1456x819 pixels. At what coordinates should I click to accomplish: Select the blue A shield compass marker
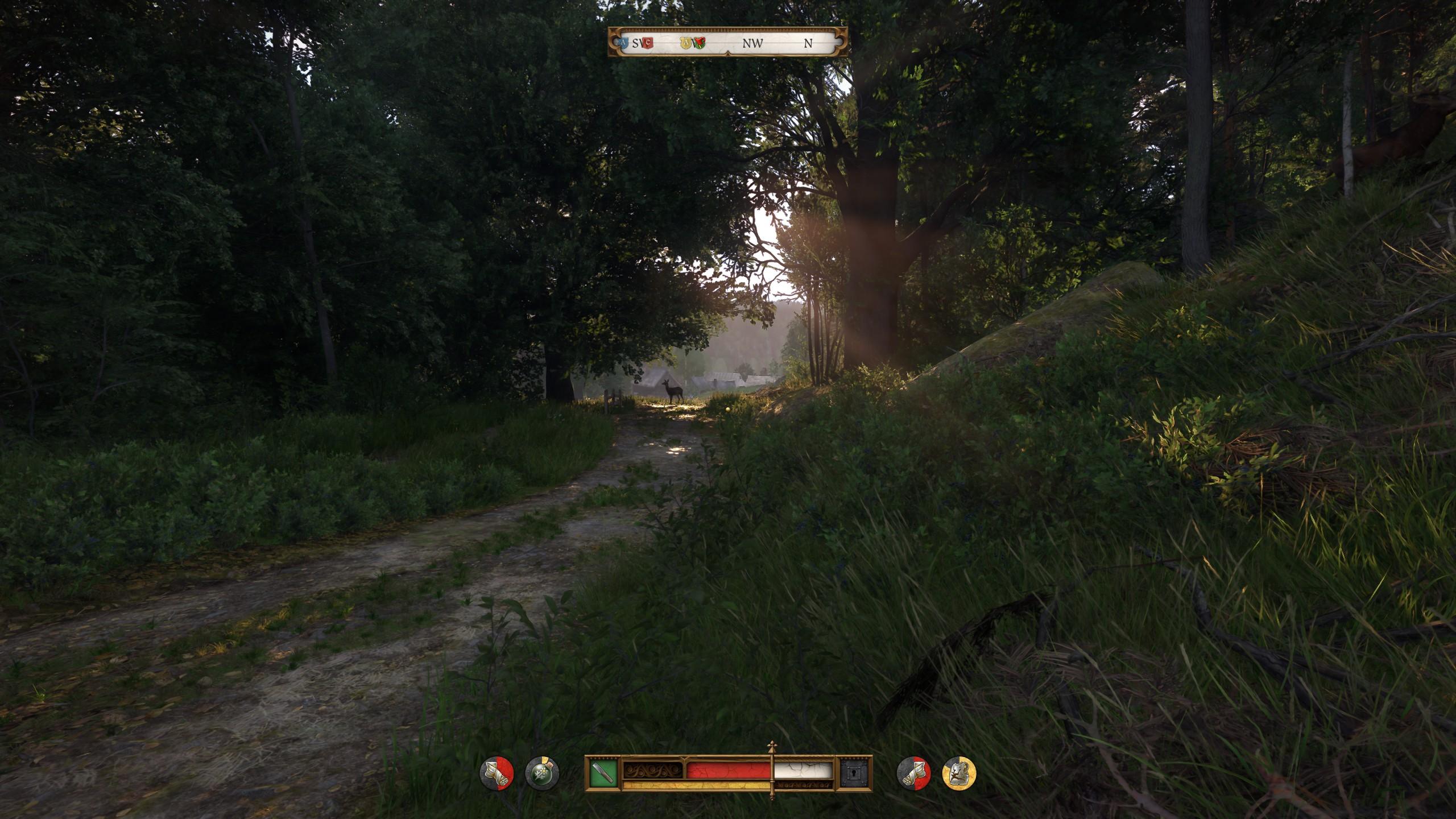click(624, 43)
